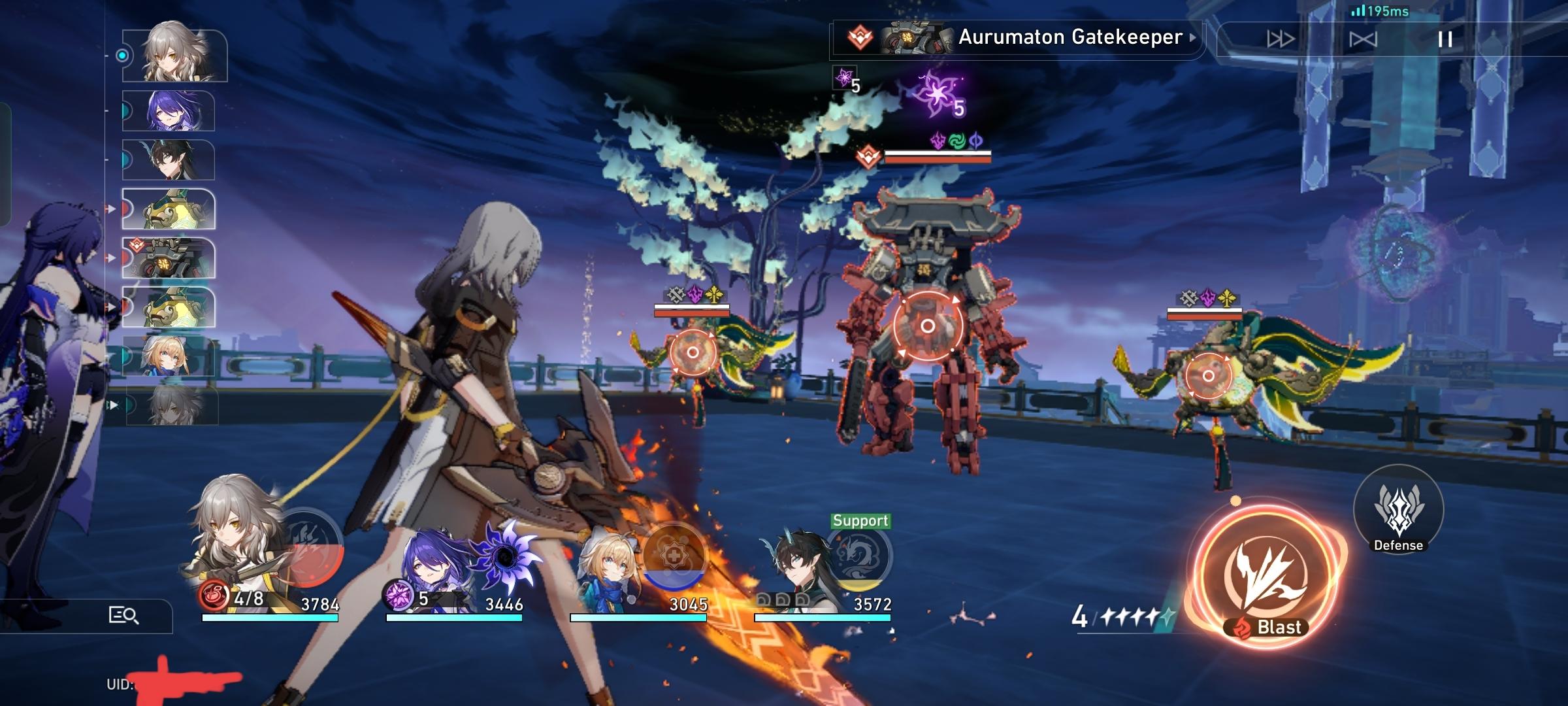Select Acheron's portrait in the turn order

point(169,111)
